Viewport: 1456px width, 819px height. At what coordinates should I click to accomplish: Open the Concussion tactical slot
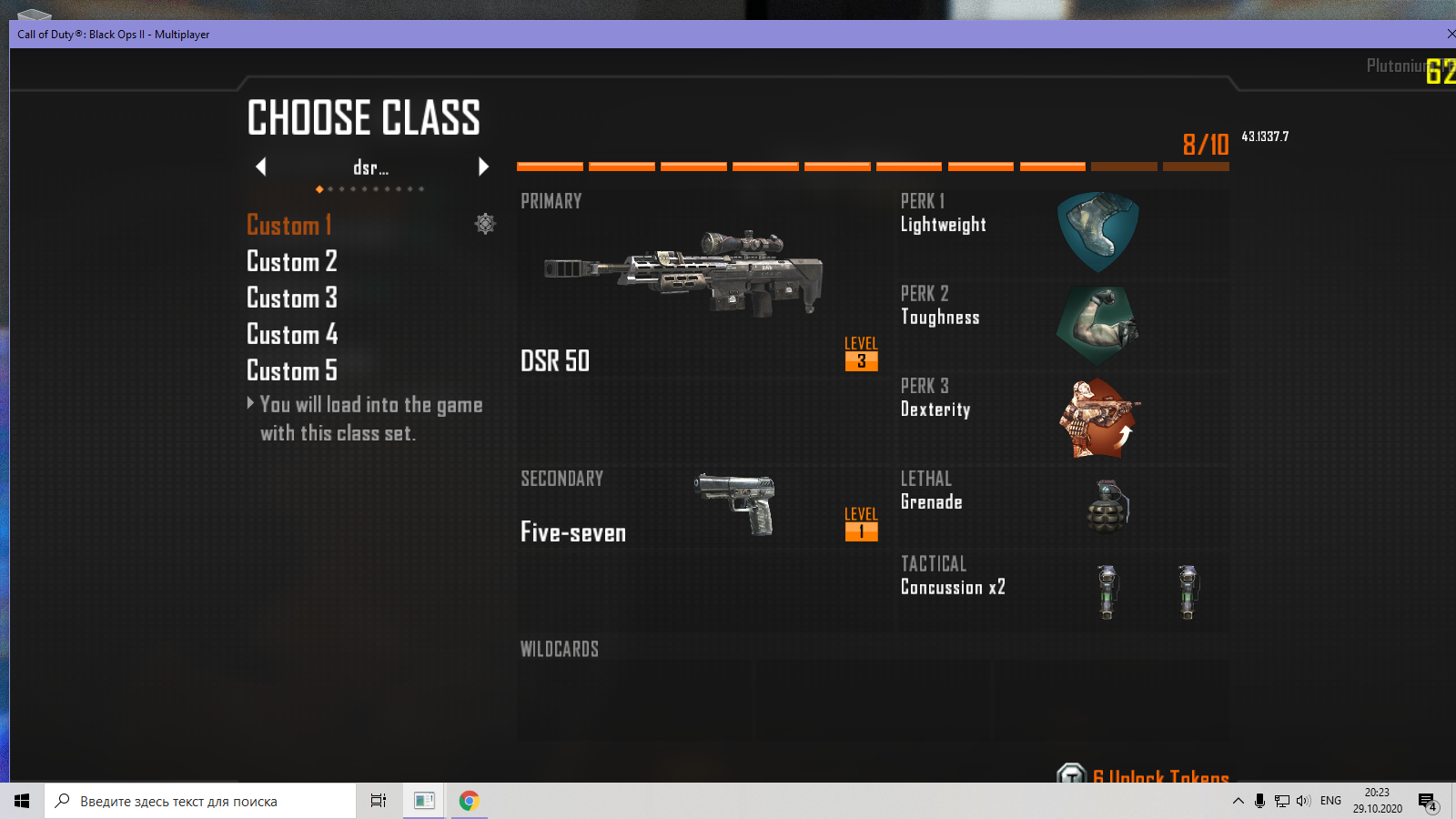pyautogui.click(x=1063, y=590)
